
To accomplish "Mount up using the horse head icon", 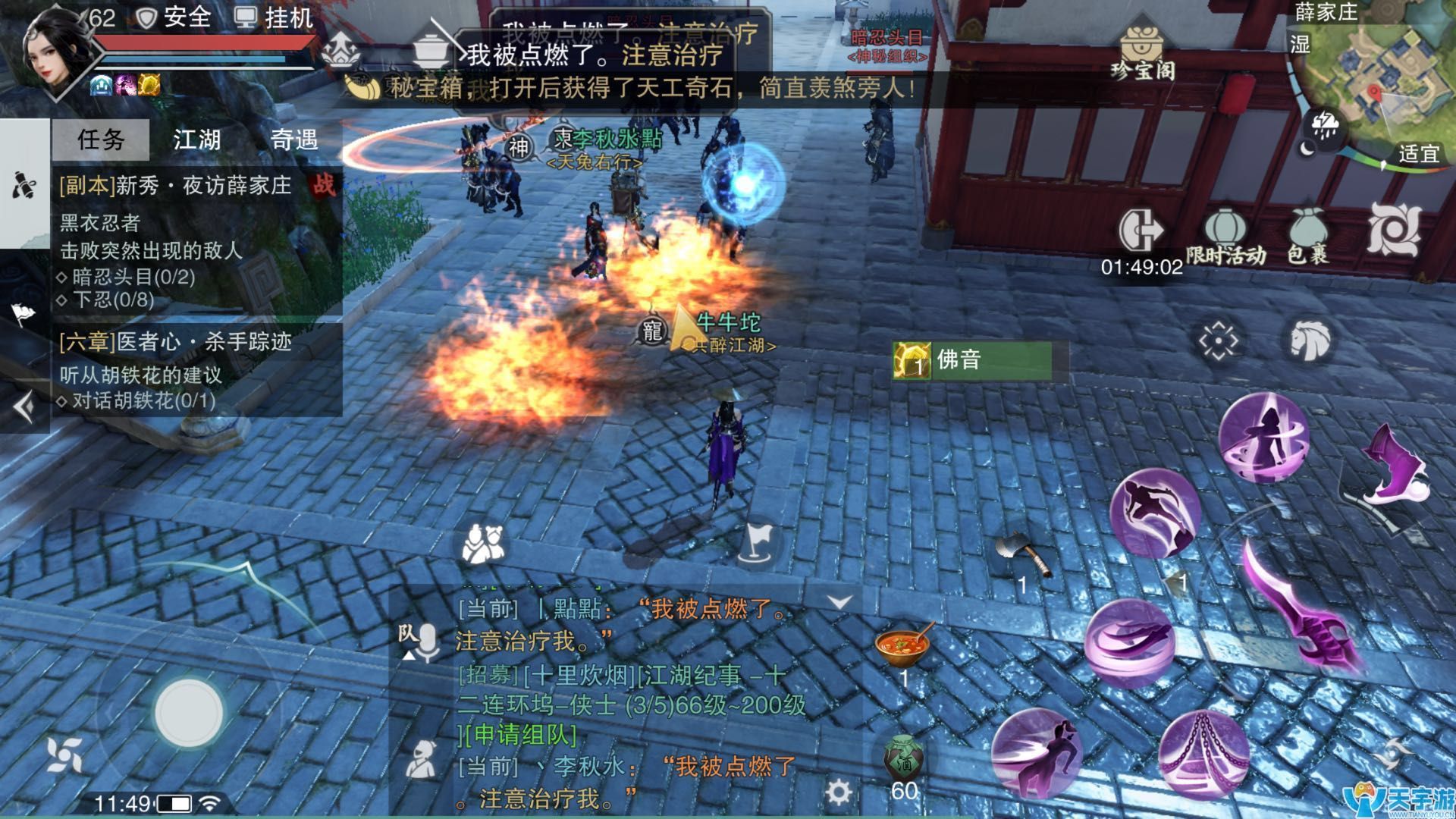I will click(x=1310, y=339).
